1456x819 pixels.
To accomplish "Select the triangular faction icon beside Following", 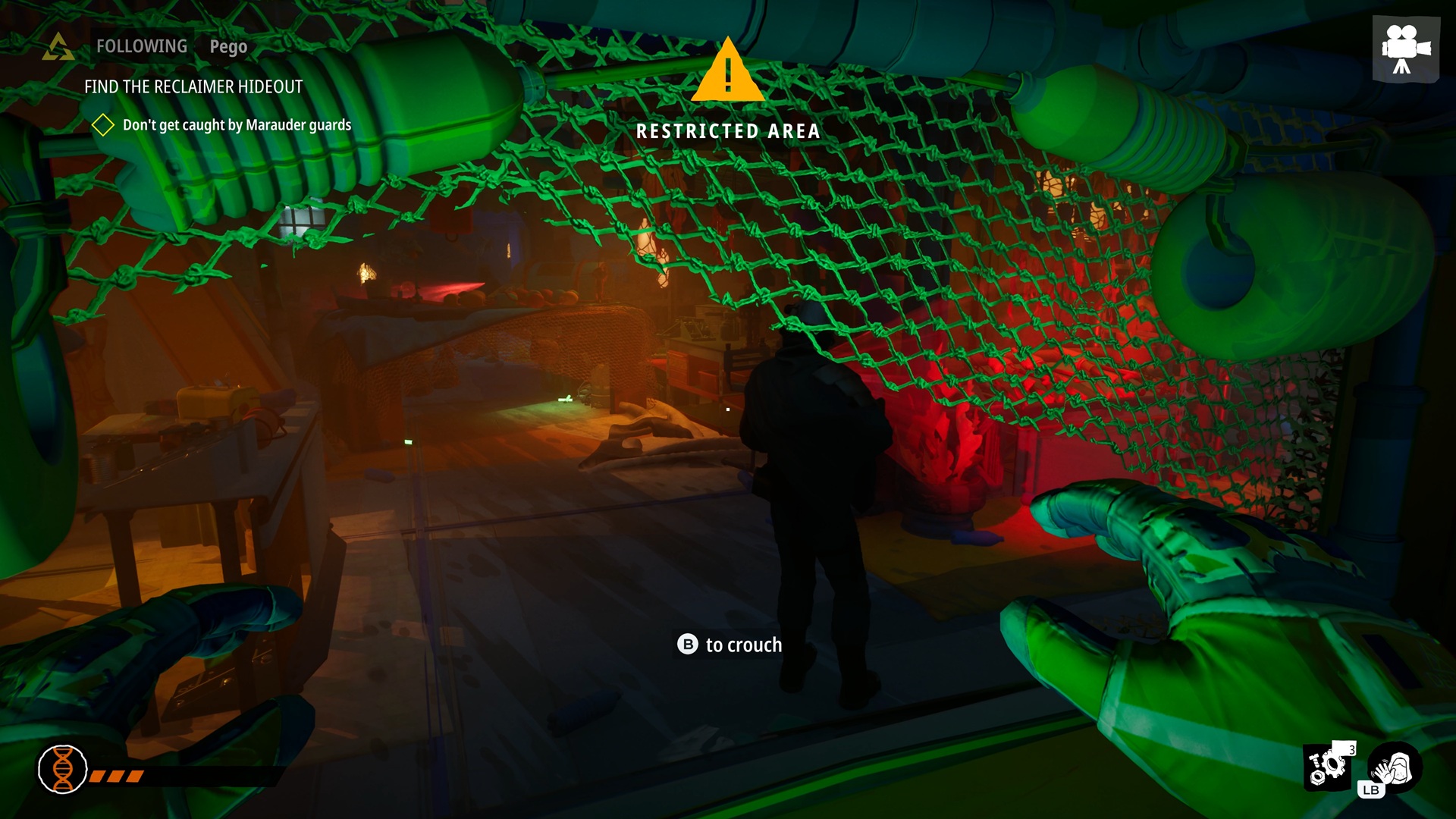I will [58, 47].
